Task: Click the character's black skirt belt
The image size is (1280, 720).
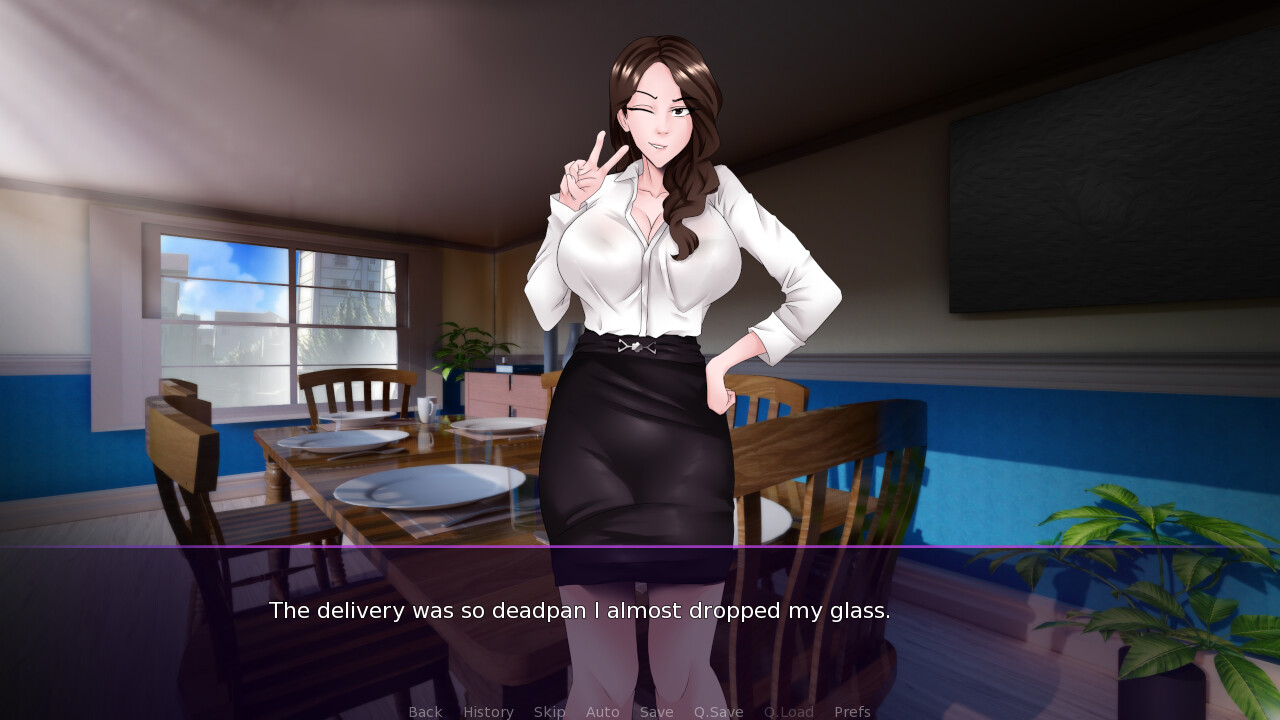Action: 638,345
